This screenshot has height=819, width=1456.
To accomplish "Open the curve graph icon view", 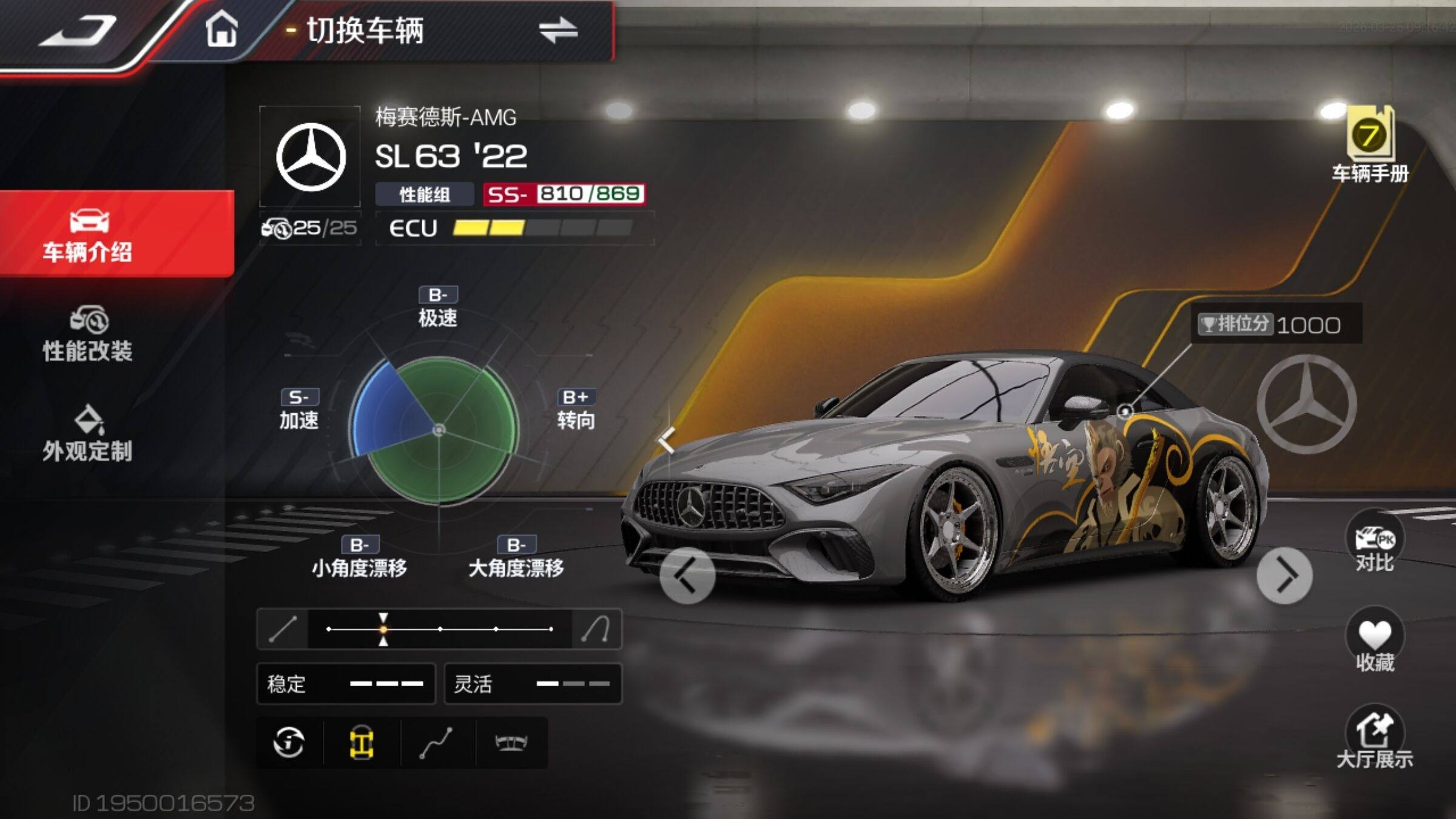I will click(436, 743).
